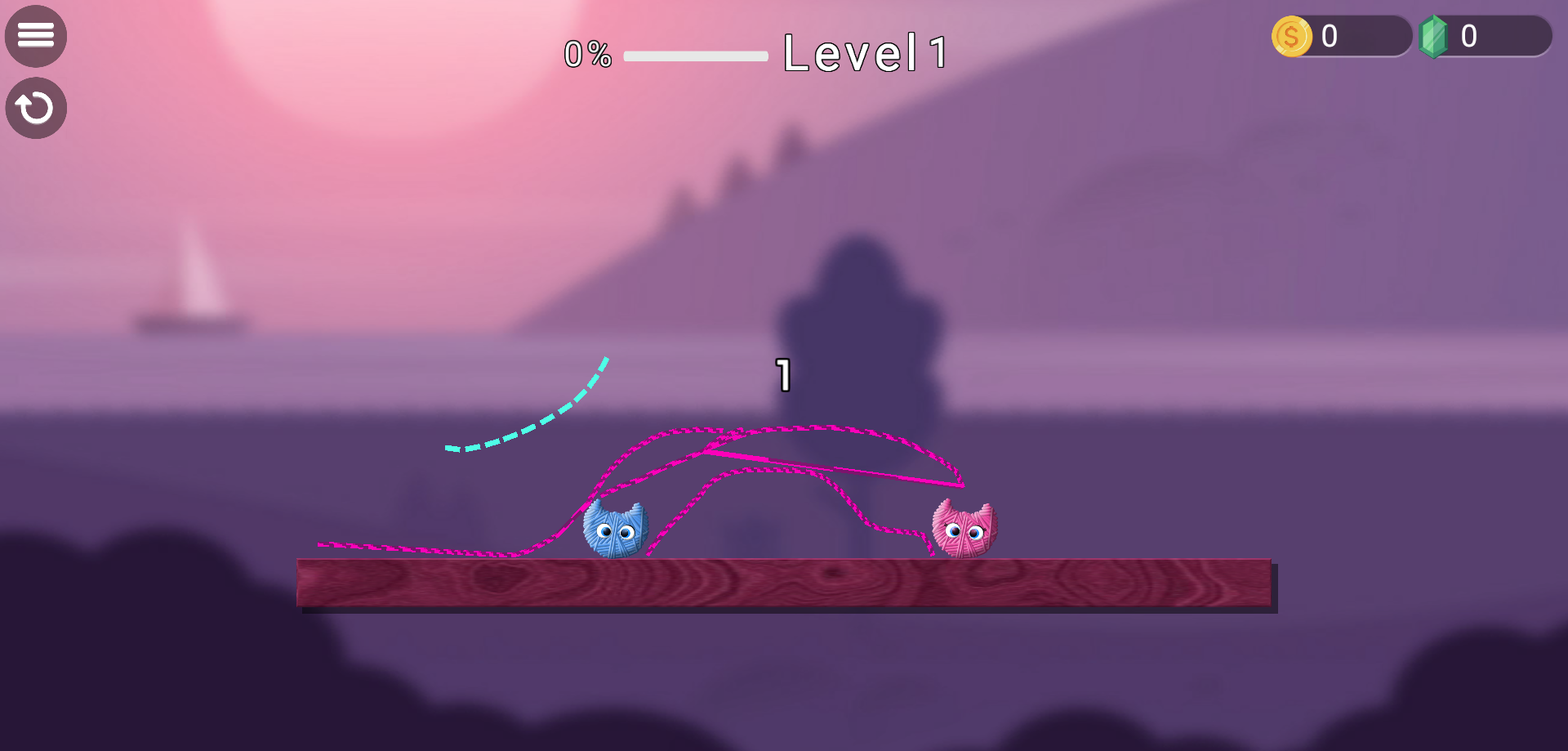The image size is (1568, 751).
Task: Open the hamburger menu
Action: click(36, 36)
